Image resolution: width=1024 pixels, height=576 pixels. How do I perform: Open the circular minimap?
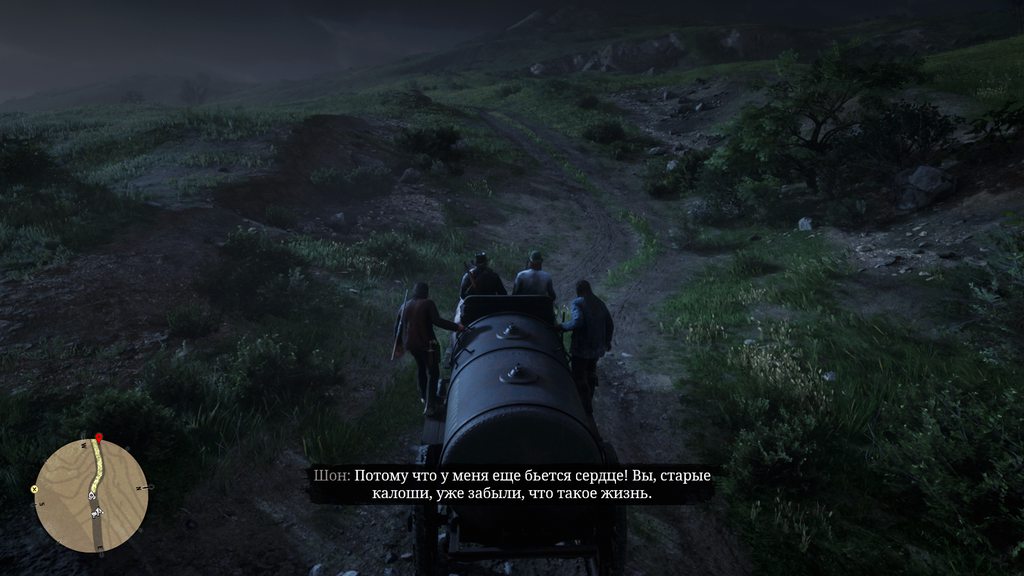tap(91, 495)
